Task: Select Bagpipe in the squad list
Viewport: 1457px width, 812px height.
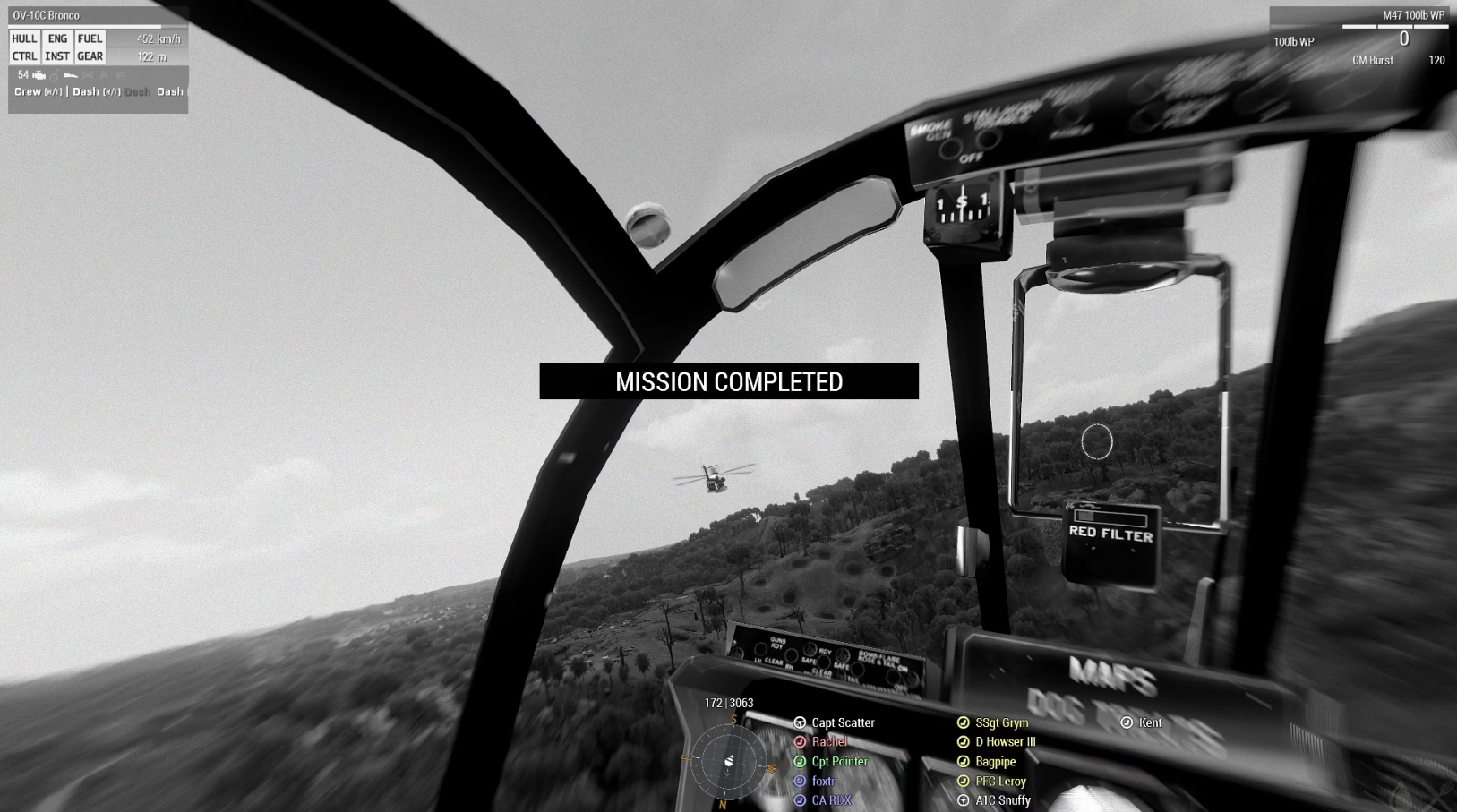Action: click(995, 762)
